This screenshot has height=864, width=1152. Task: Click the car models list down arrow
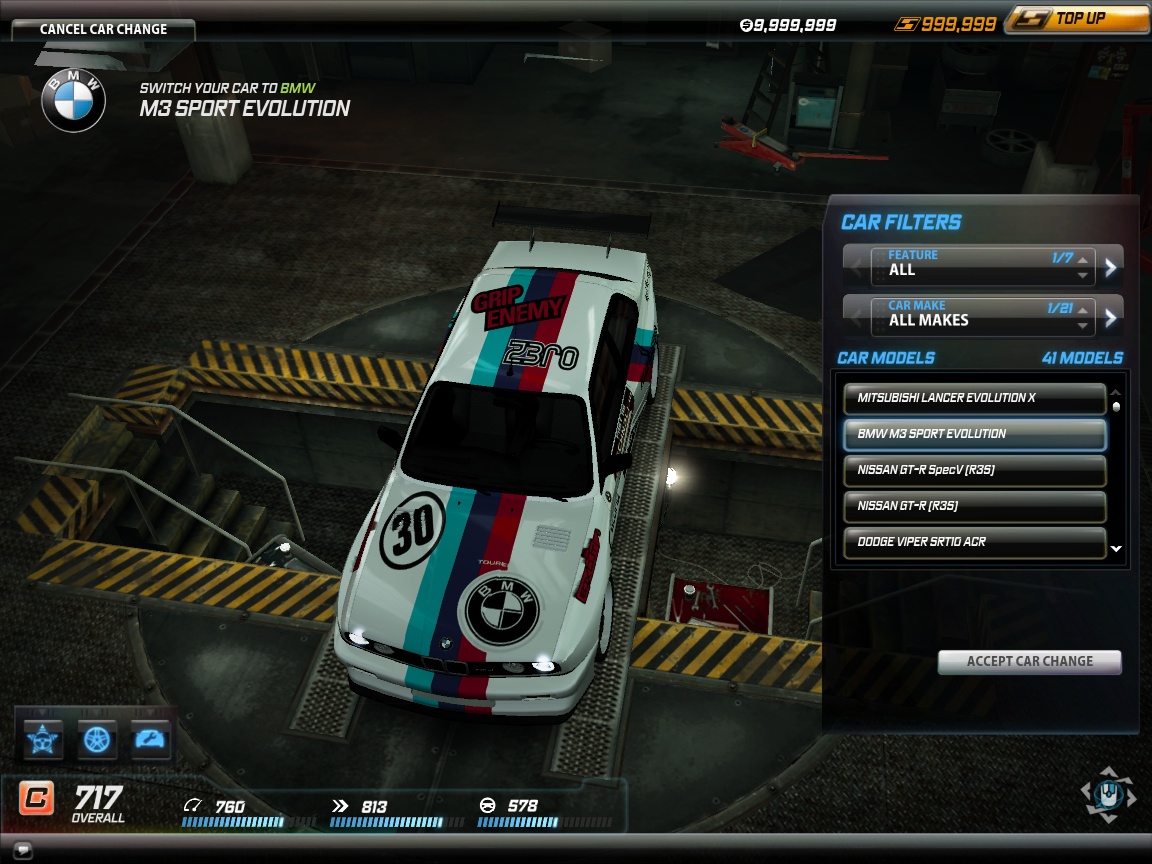(x=1116, y=549)
